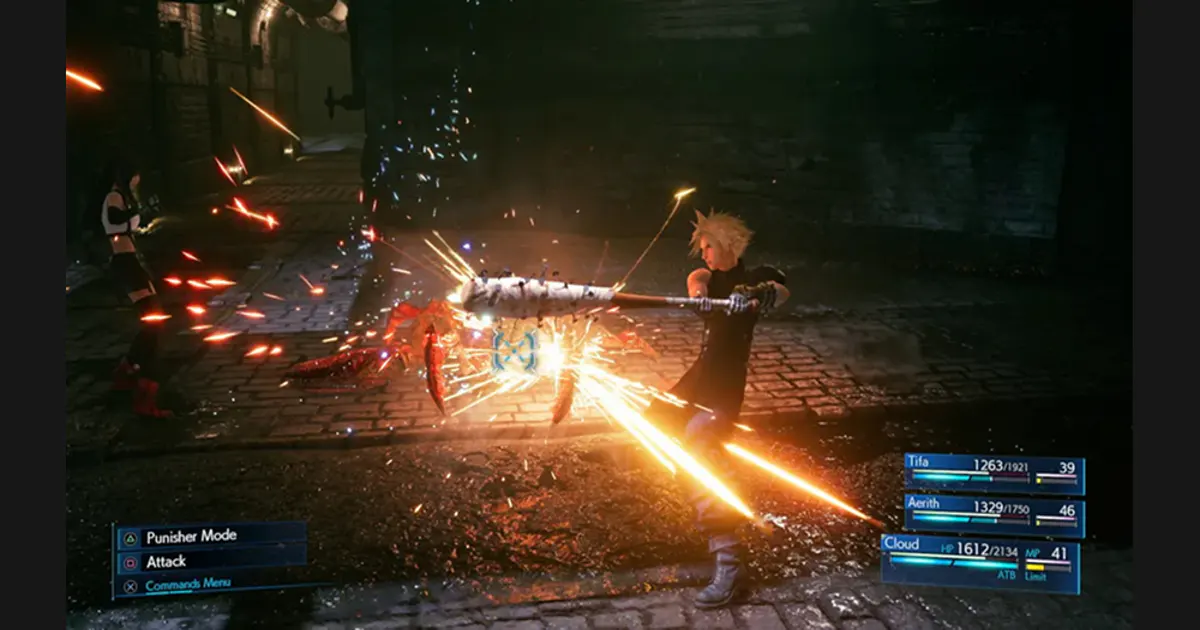Select Aerith's party status panel
Screen dimensions: 1200x630
pyautogui.click(x=993, y=514)
